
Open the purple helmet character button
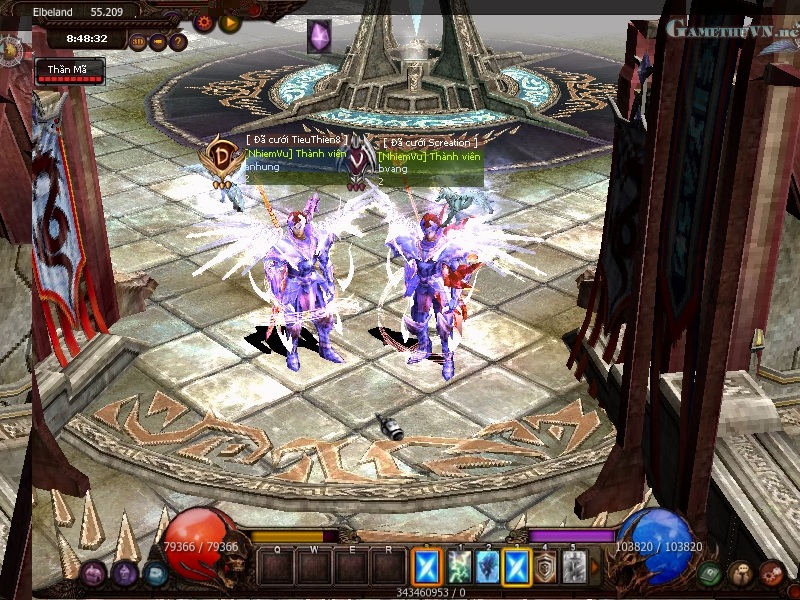125,574
